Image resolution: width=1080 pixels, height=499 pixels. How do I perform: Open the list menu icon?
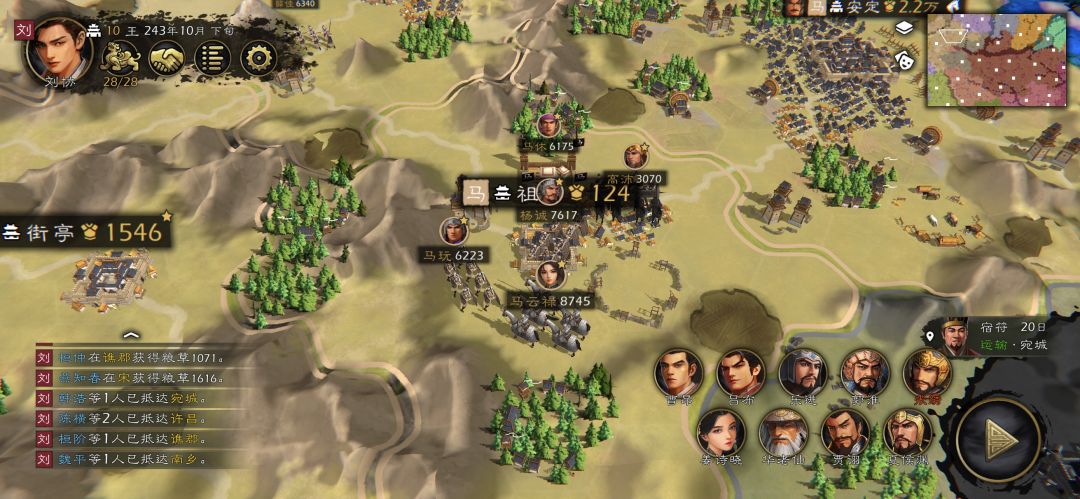point(210,58)
